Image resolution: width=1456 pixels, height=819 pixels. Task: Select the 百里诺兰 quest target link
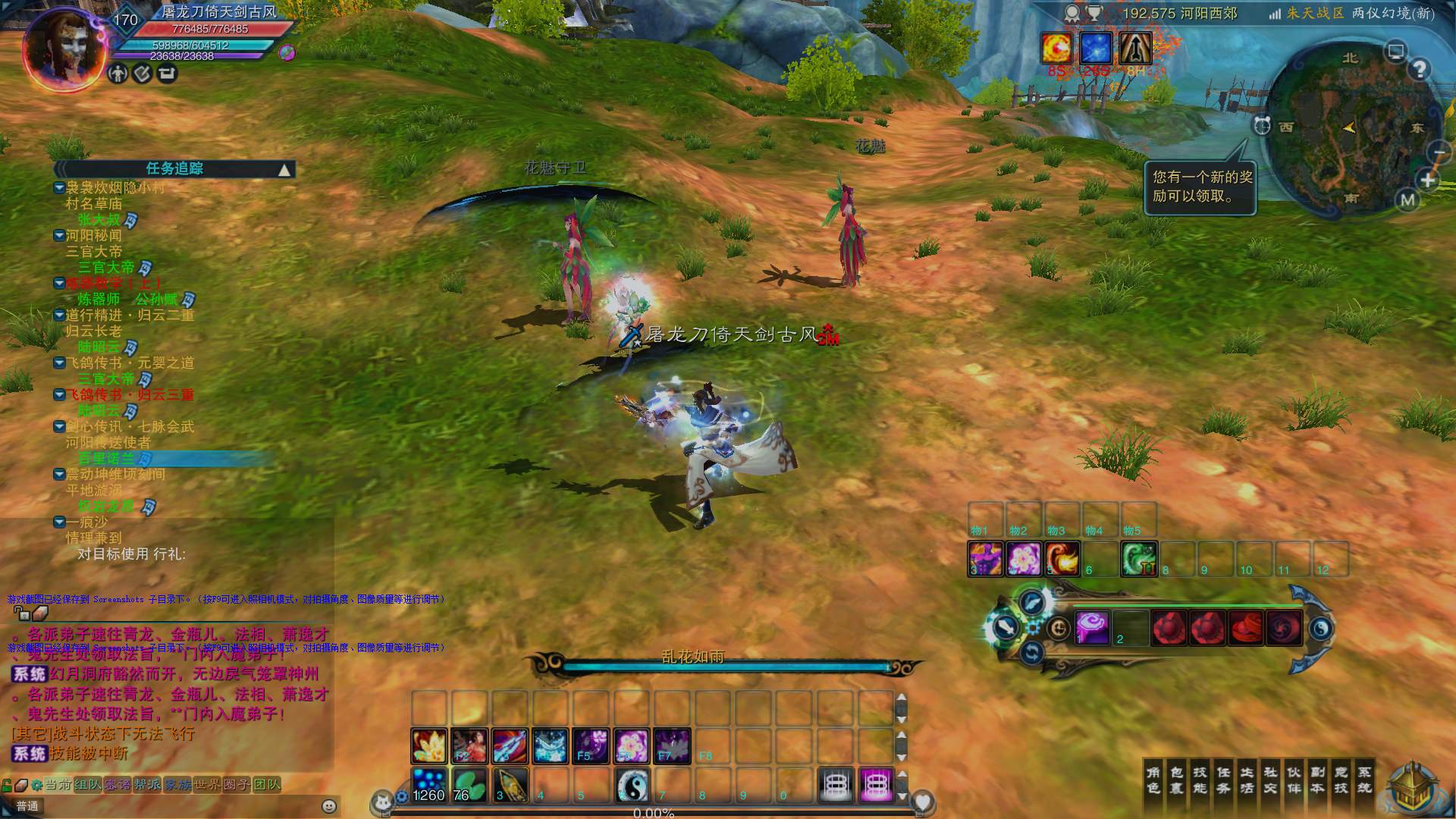click(x=106, y=459)
